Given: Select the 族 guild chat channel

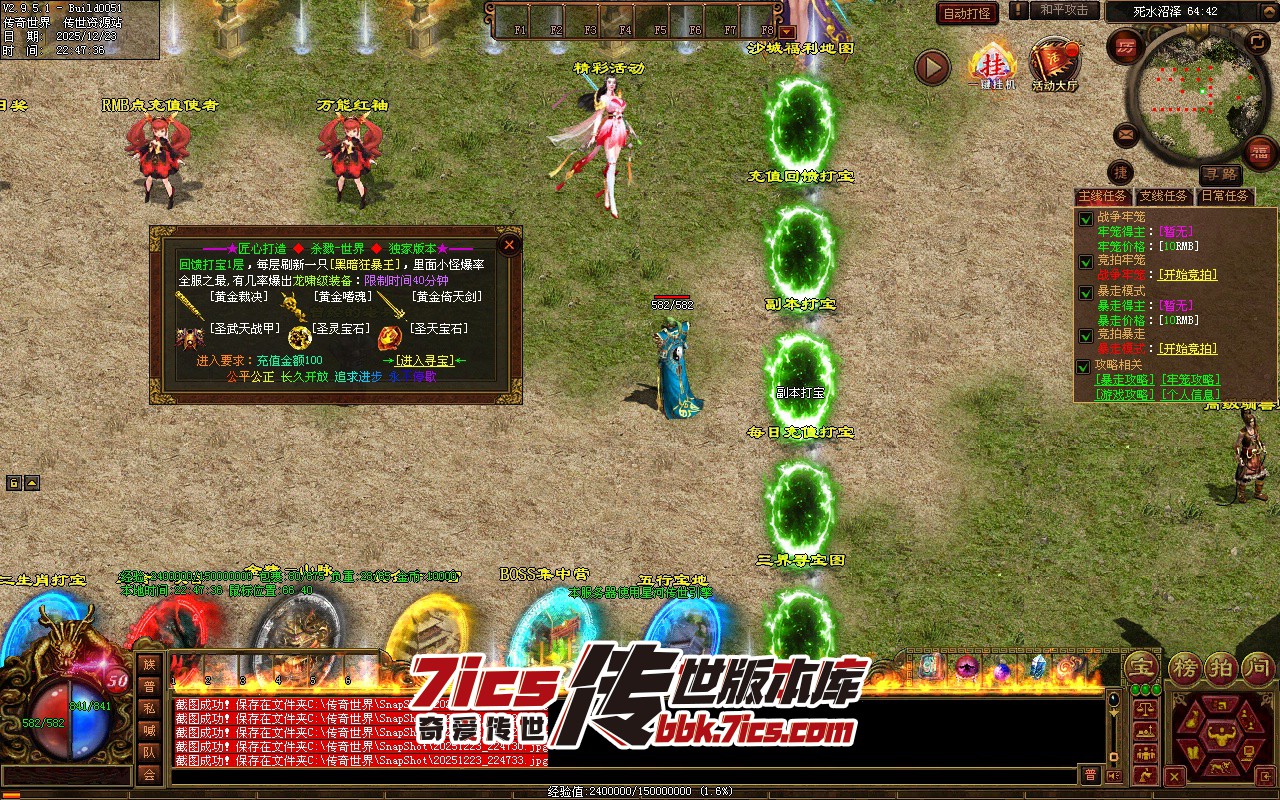Looking at the screenshot, I should [x=148, y=665].
